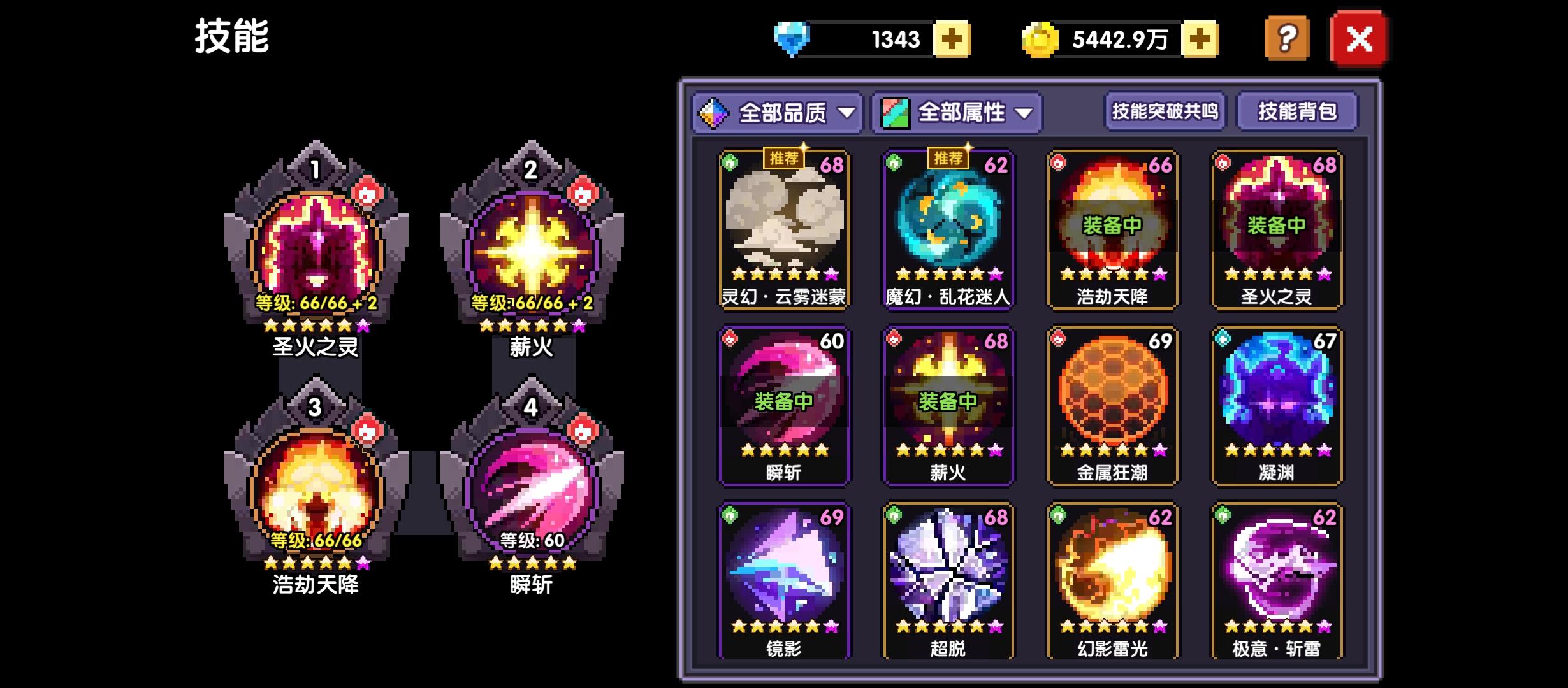Open the 技能背包 skill backpack

pos(1297,112)
